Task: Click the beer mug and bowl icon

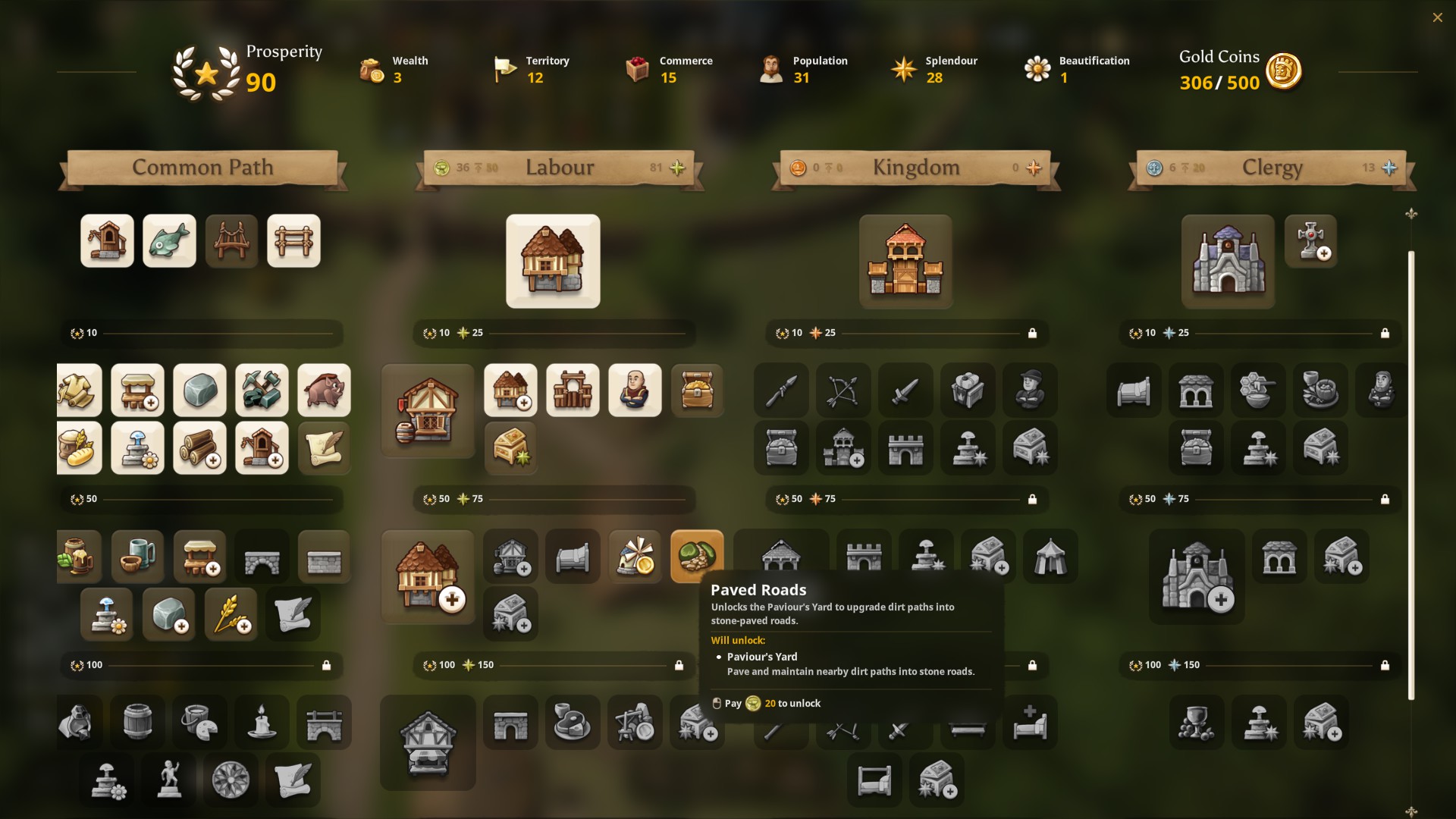Action: coord(137,556)
